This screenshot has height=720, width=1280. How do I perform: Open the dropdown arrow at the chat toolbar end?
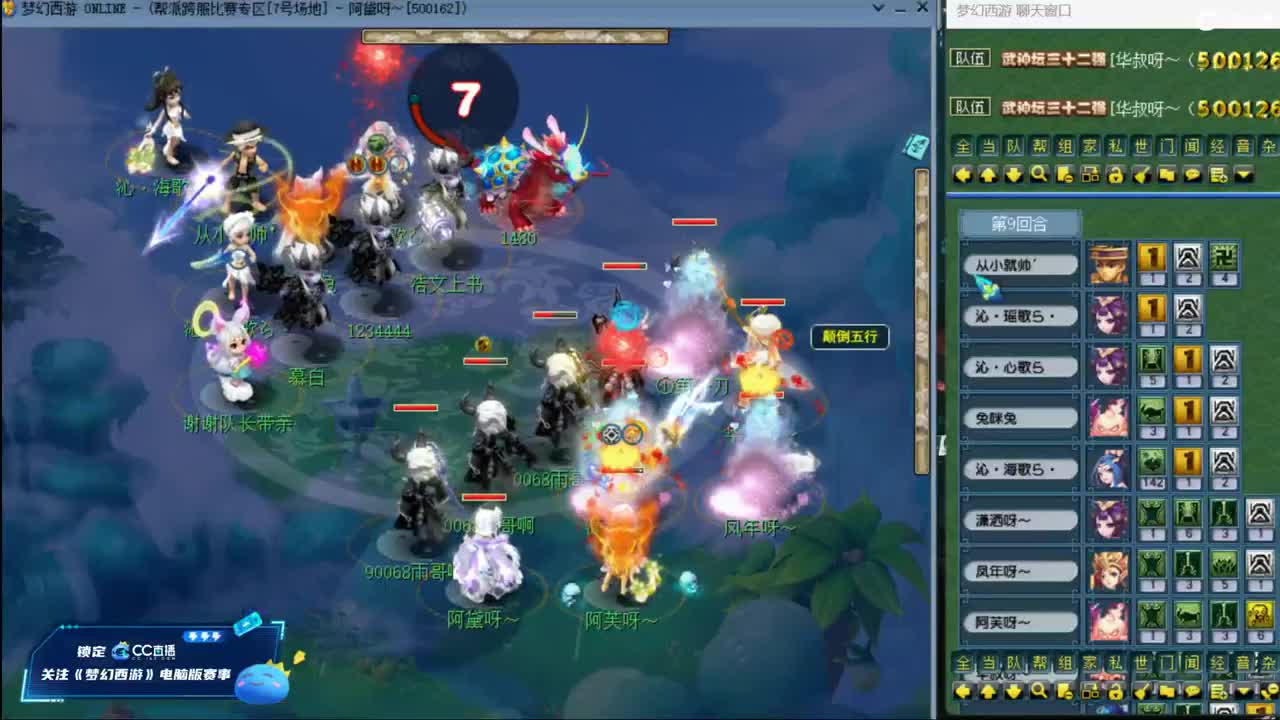click(1243, 174)
